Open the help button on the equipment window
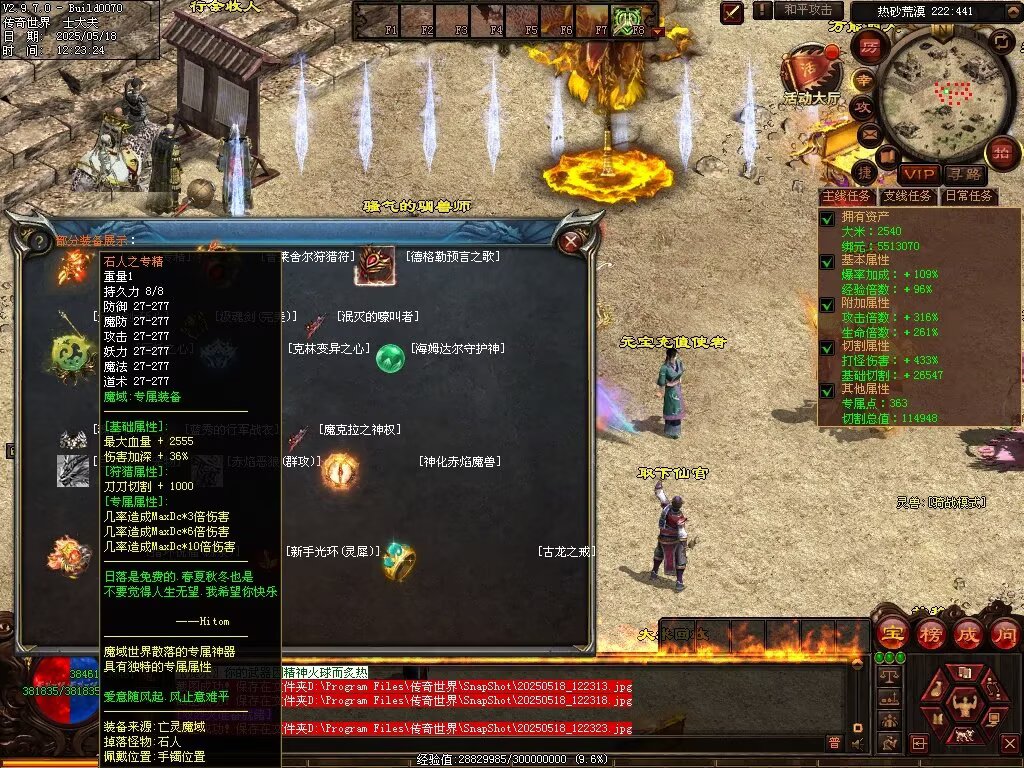The image size is (1024, 768). click(x=39, y=242)
